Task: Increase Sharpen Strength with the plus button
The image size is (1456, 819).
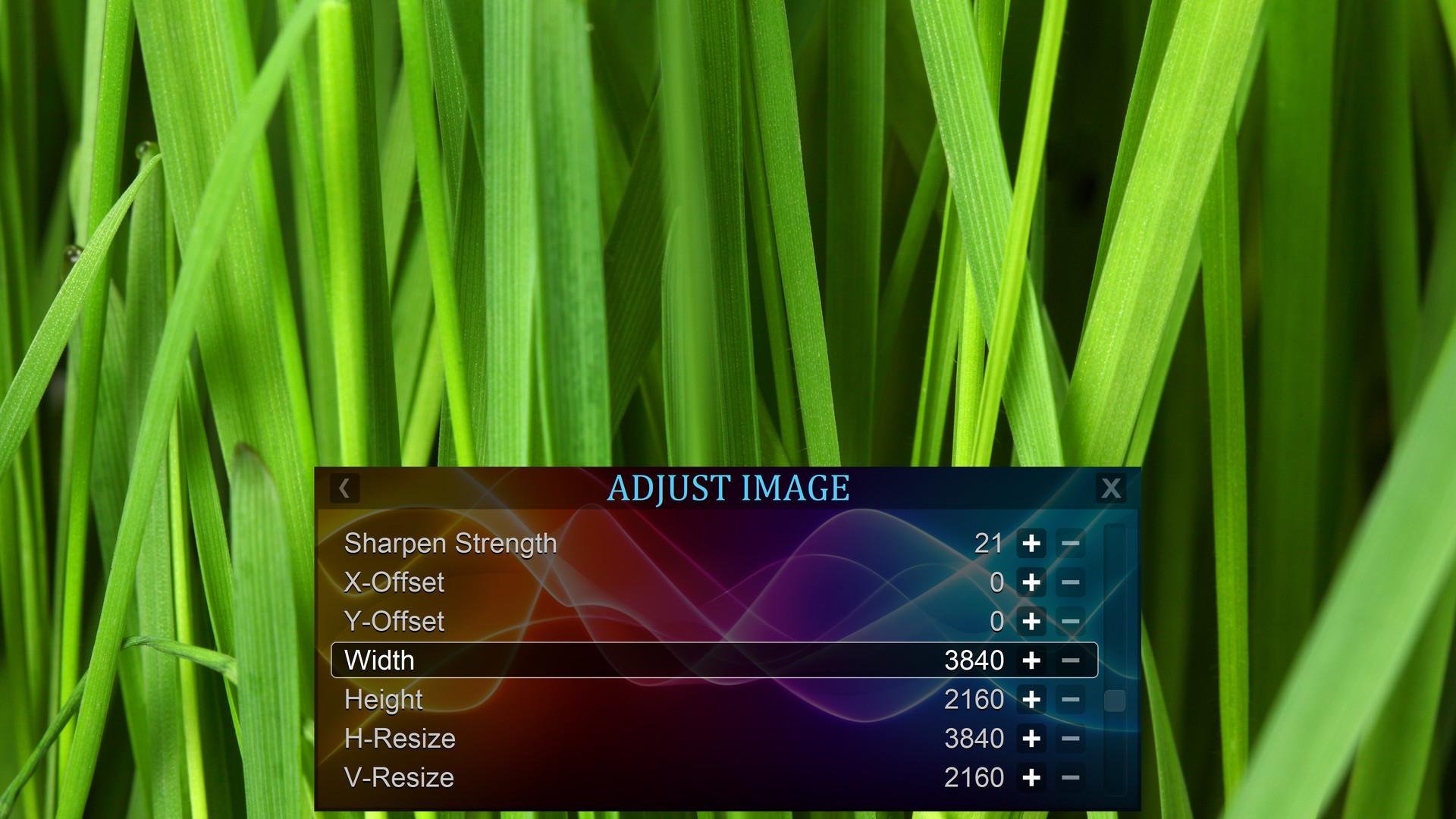Action: click(1033, 544)
